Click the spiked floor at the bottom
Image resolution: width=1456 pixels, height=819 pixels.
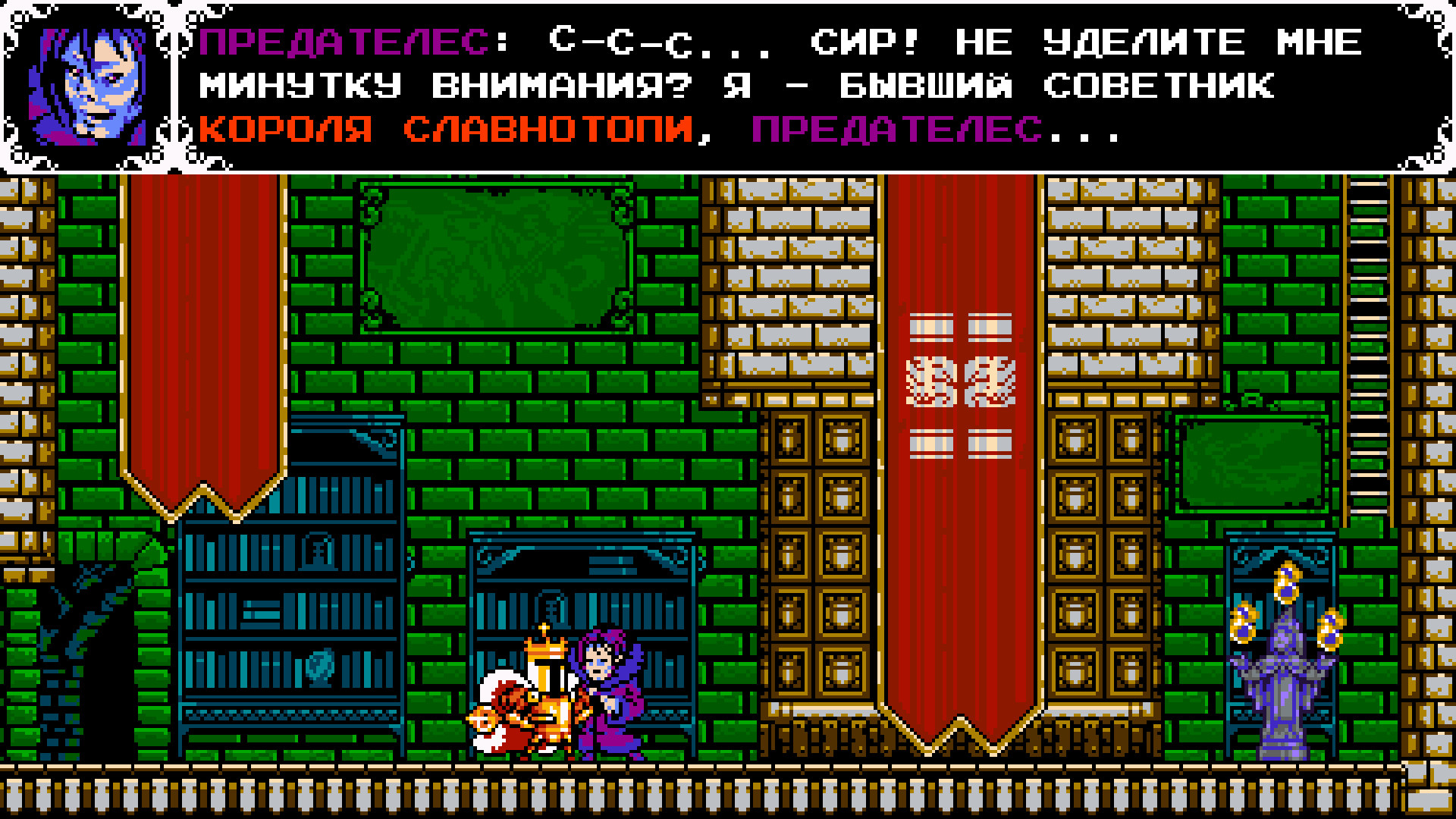pos(728,796)
